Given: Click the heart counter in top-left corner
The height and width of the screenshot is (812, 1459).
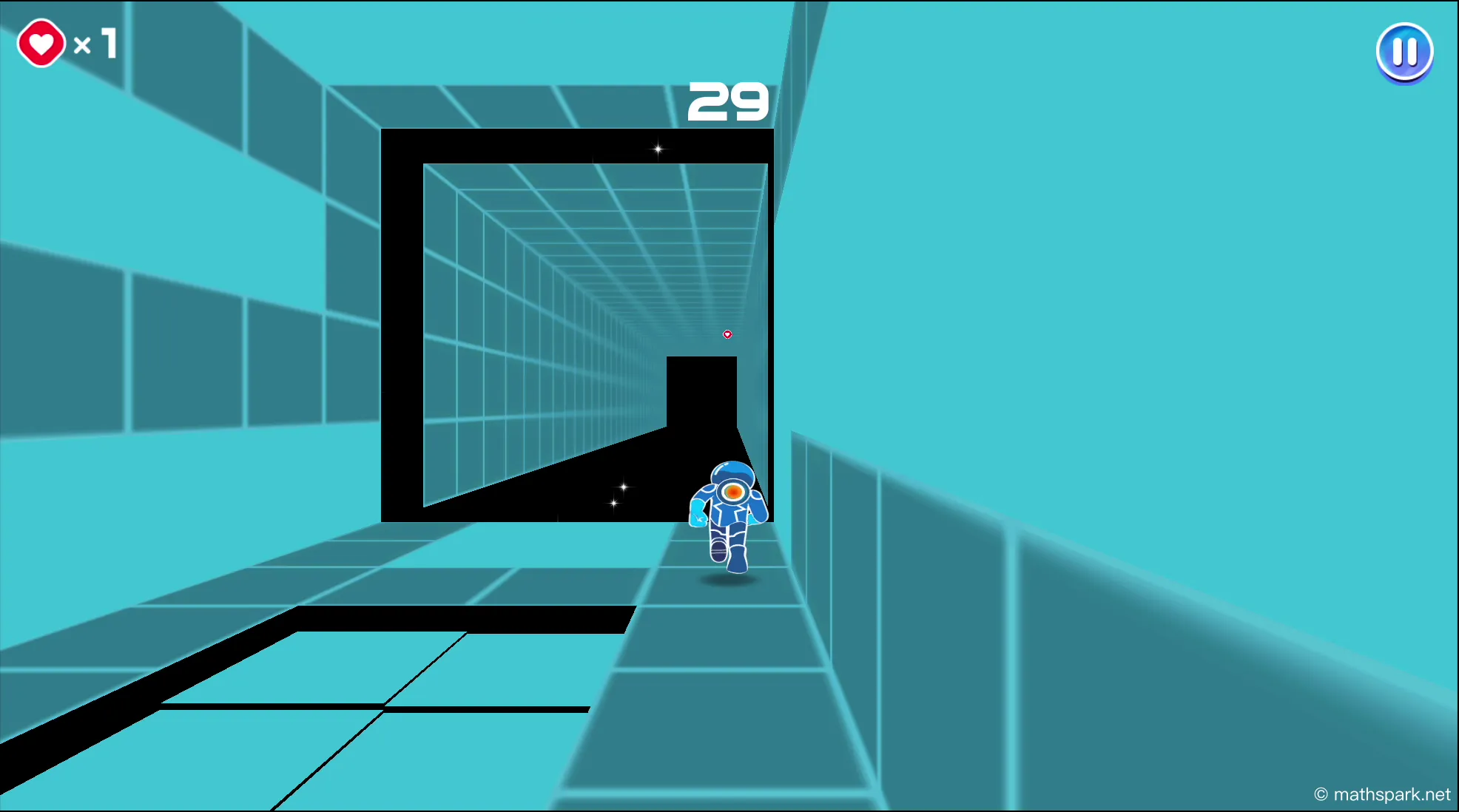Looking at the screenshot, I should [67, 43].
